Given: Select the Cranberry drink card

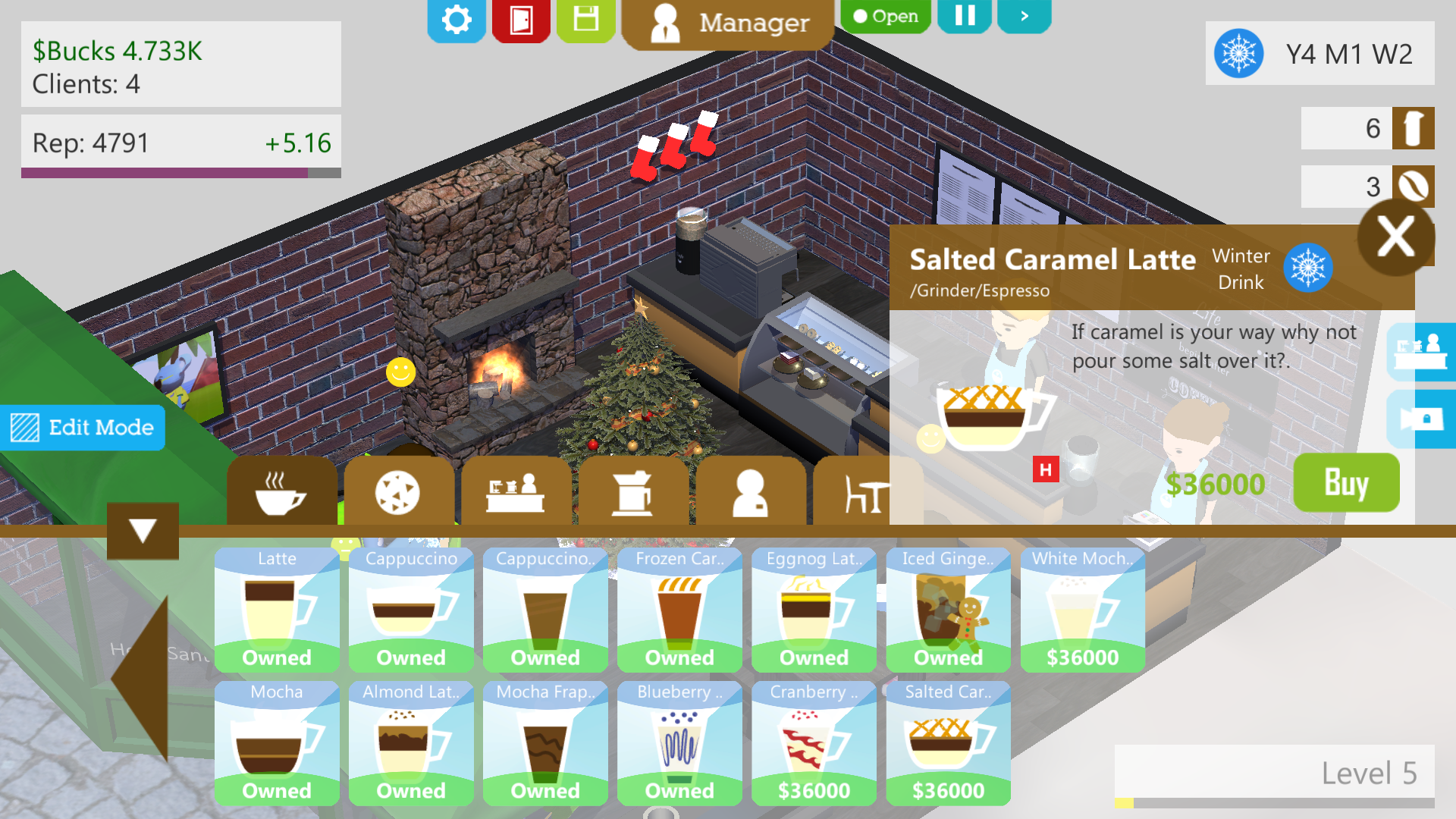Looking at the screenshot, I should coord(814,743).
